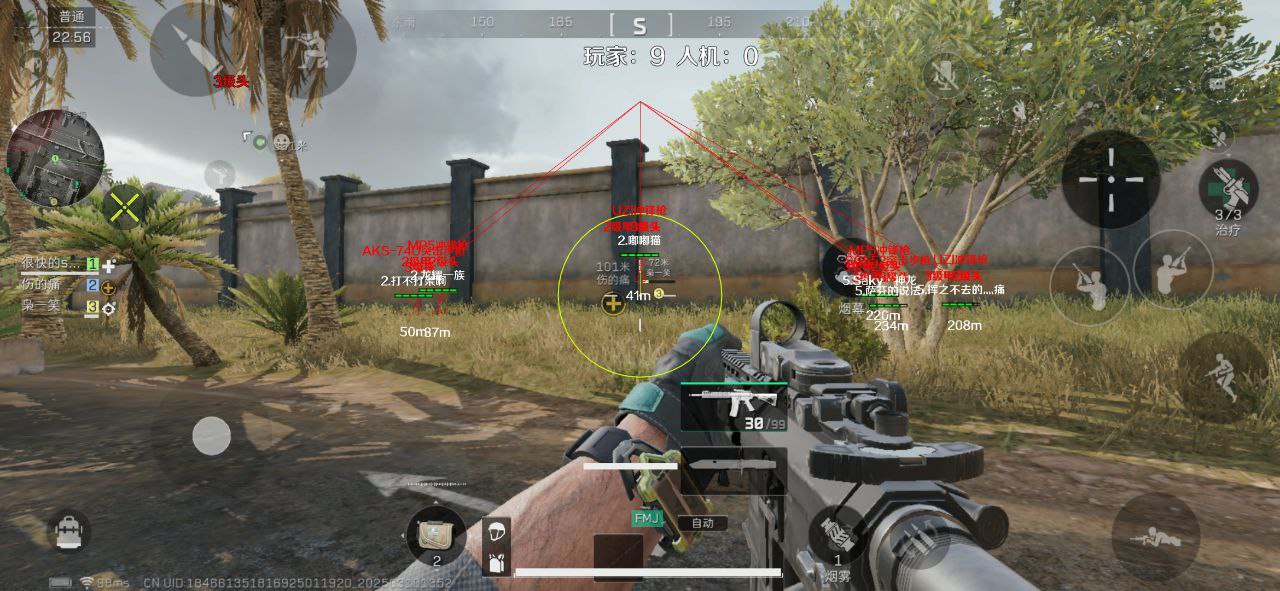The width and height of the screenshot is (1280, 591).
Task: Select the primary rifle weapon slot
Action: coord(732,405)
